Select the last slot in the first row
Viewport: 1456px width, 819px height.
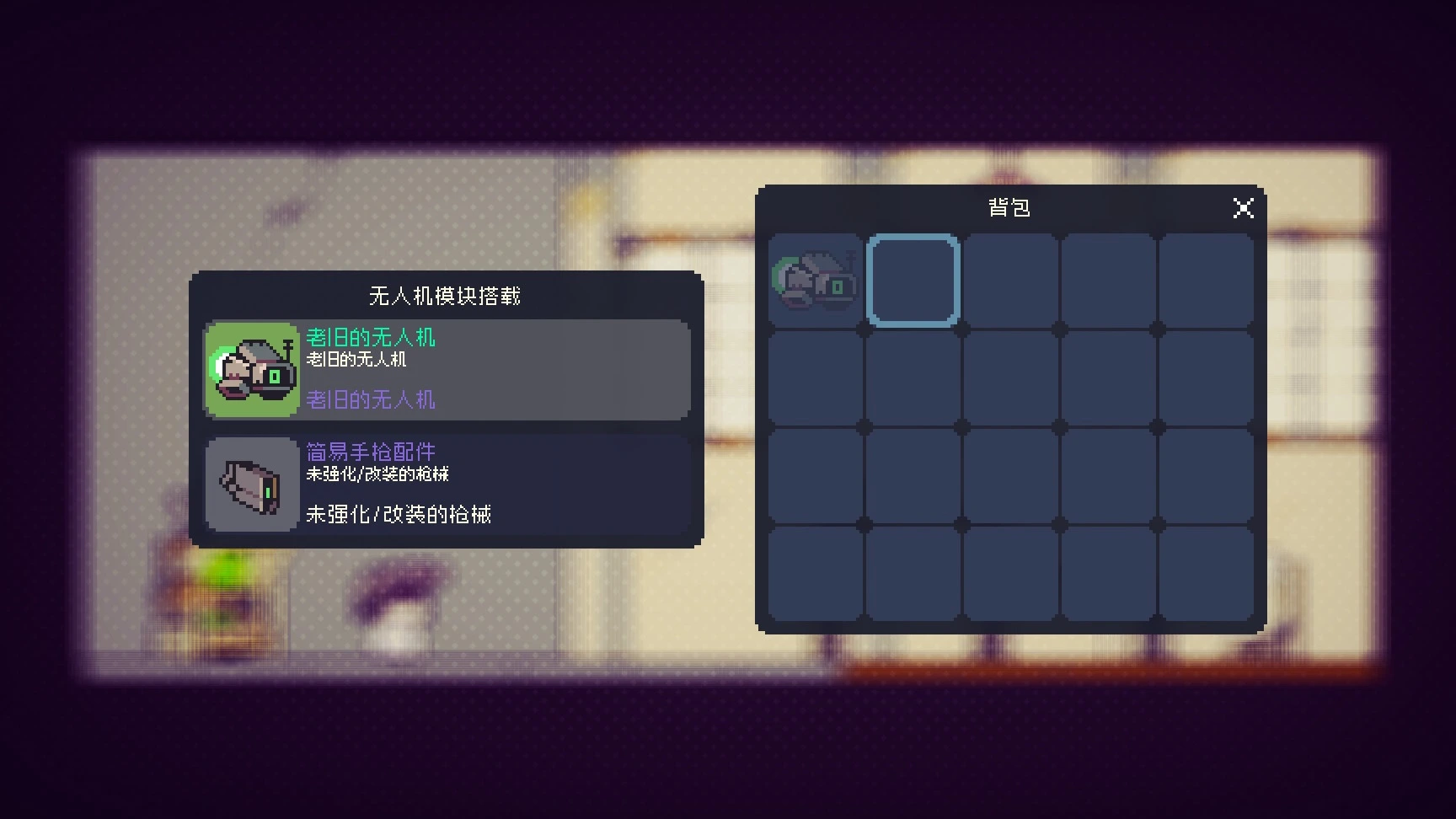(x=1207, y=279)
